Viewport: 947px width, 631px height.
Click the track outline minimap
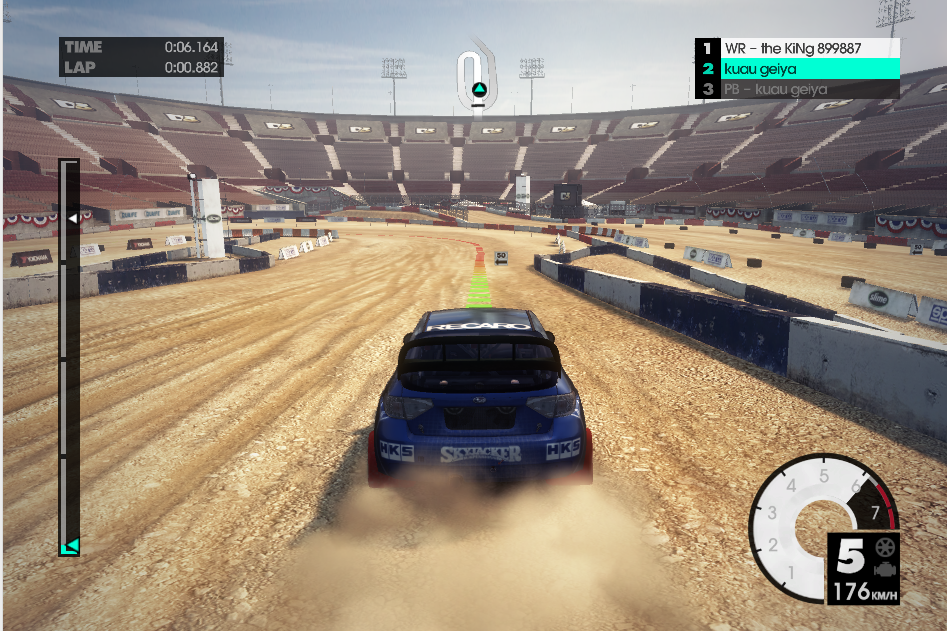click(476, 75)
